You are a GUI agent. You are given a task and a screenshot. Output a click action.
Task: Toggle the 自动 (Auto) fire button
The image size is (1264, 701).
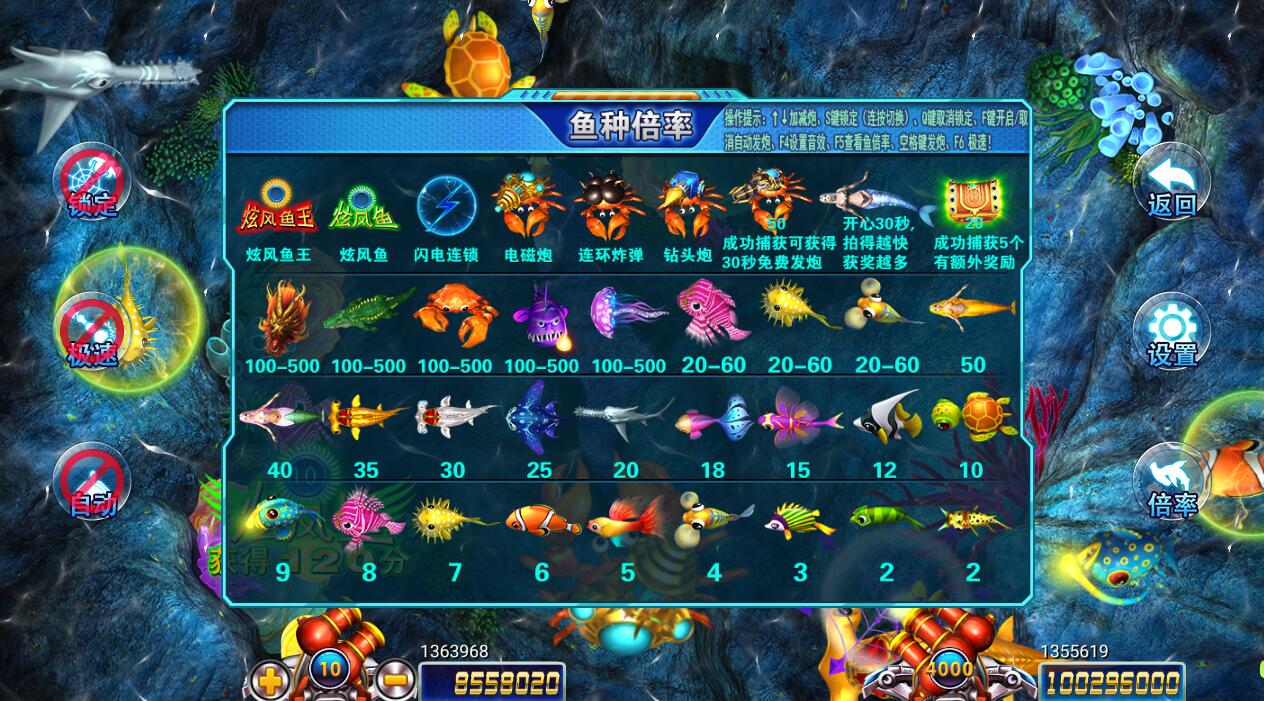[93, 482]
